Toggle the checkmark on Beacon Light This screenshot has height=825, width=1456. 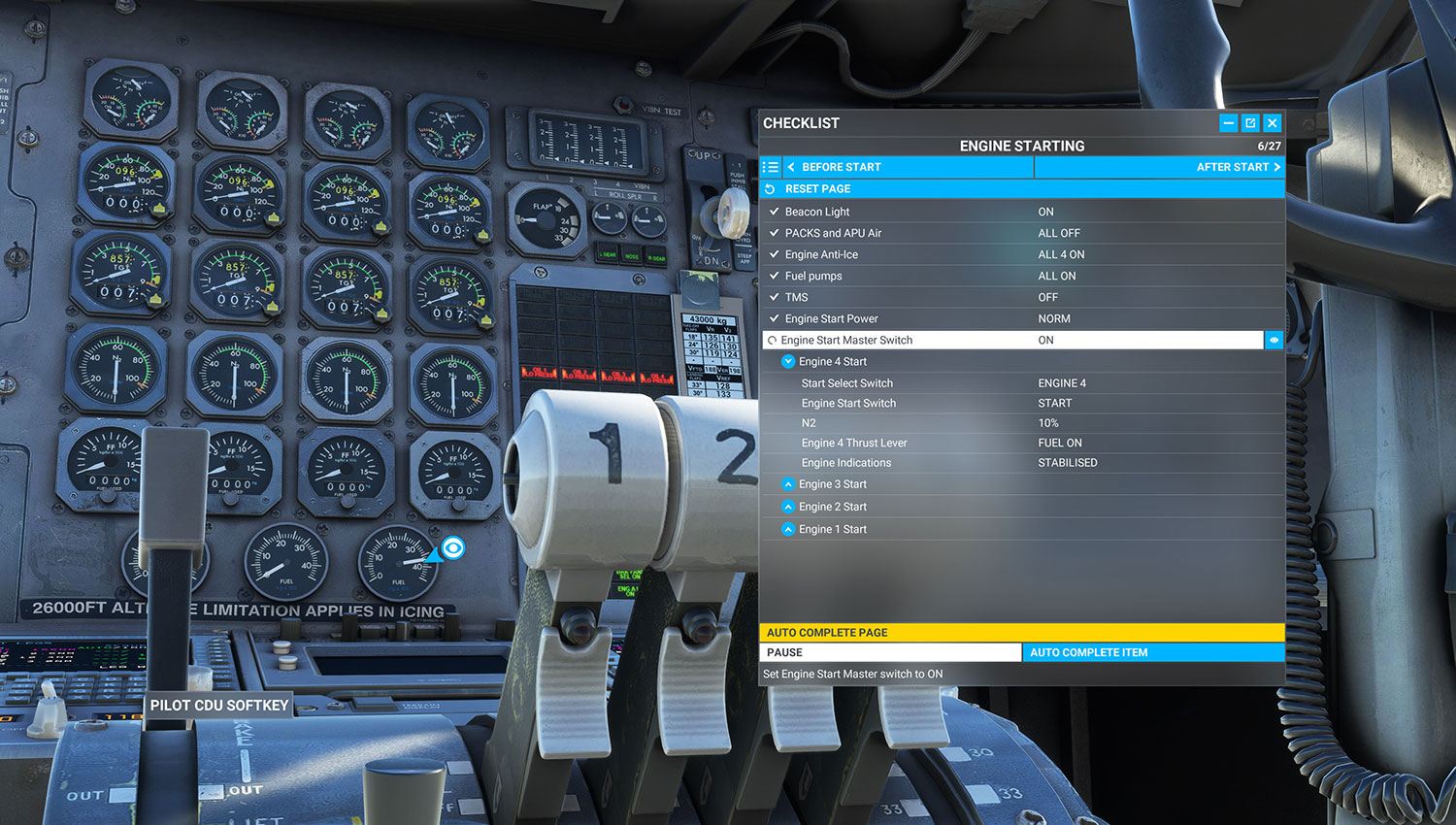coord(774,211)
